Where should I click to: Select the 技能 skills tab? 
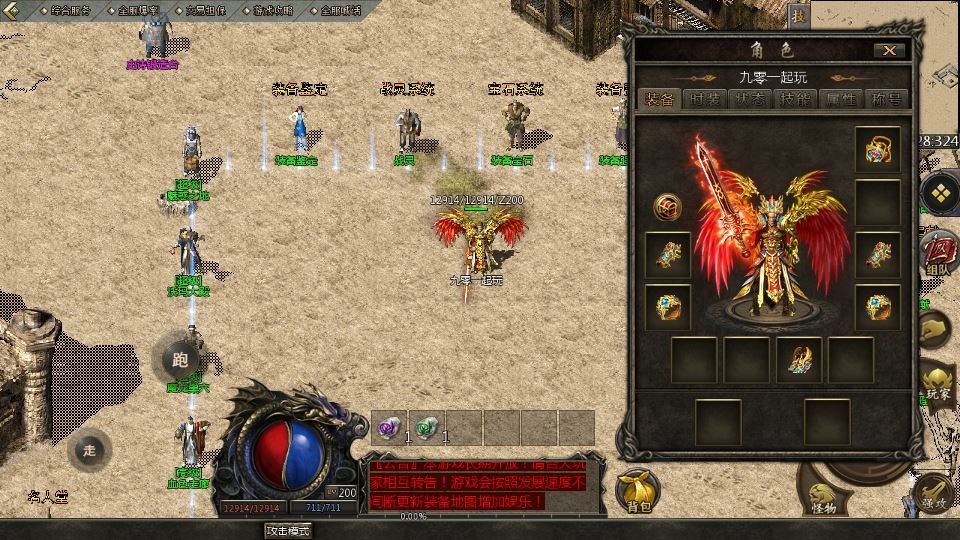tap(797, 99)
